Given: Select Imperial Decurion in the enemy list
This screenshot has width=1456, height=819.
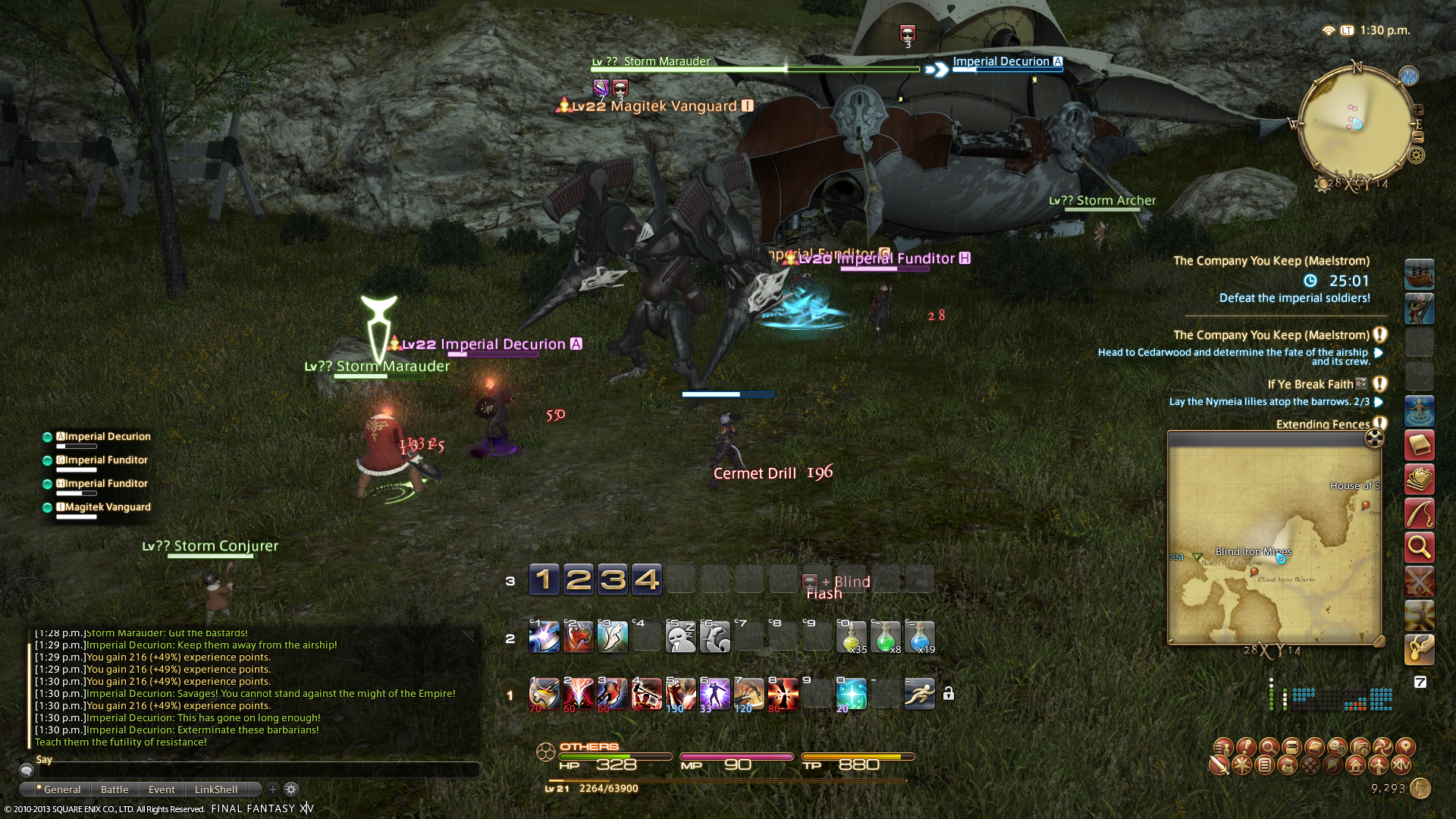Looking at the screenshot, I should click(107, 437).
